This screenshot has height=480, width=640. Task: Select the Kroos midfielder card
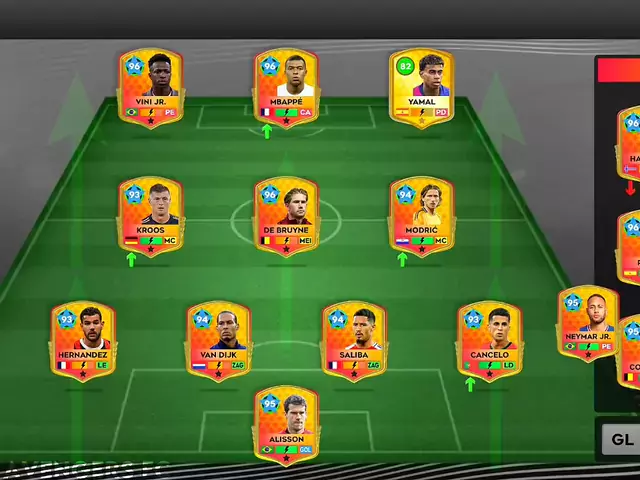coord(150,215)
